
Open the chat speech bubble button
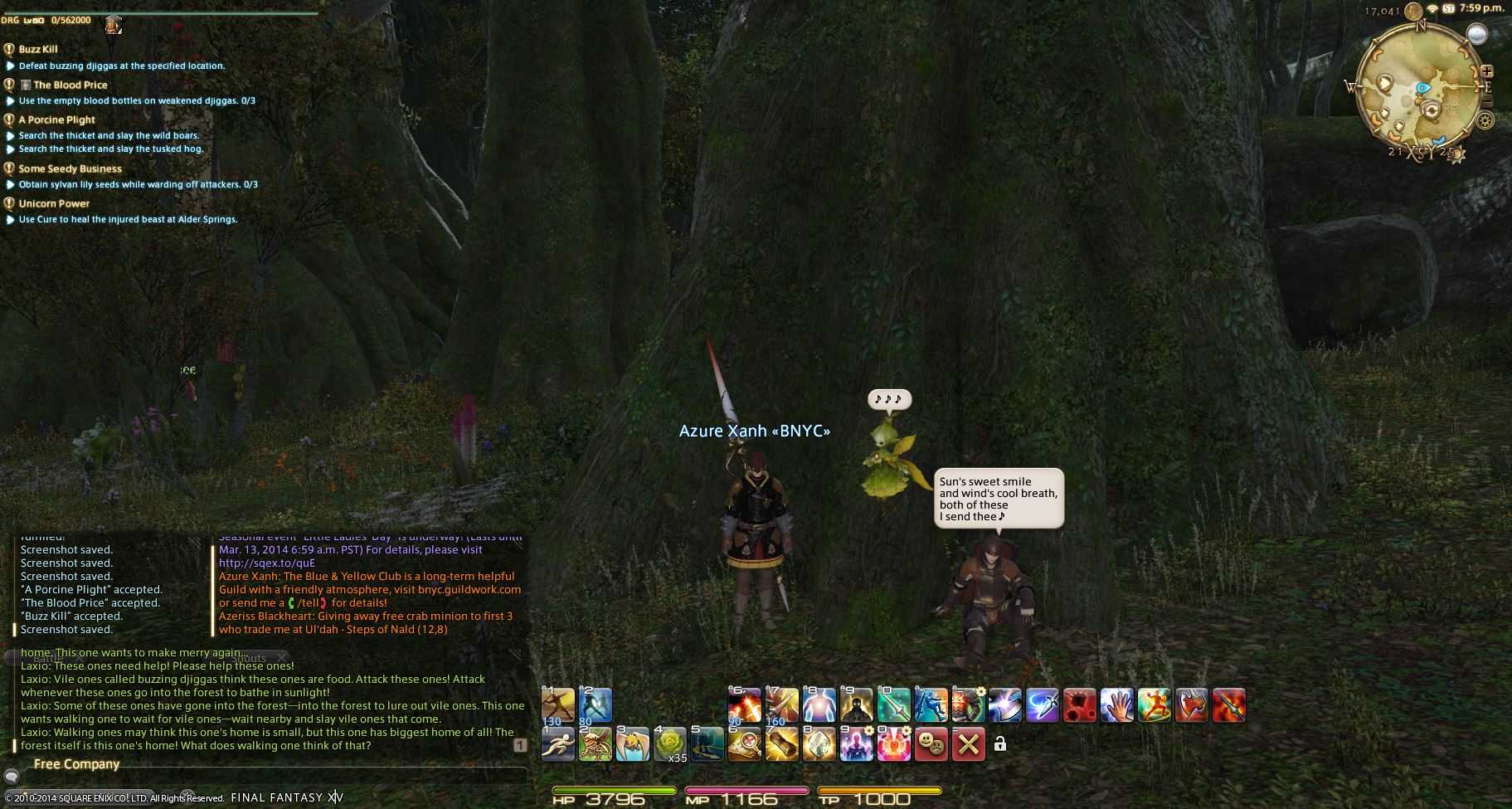point(12,777)
